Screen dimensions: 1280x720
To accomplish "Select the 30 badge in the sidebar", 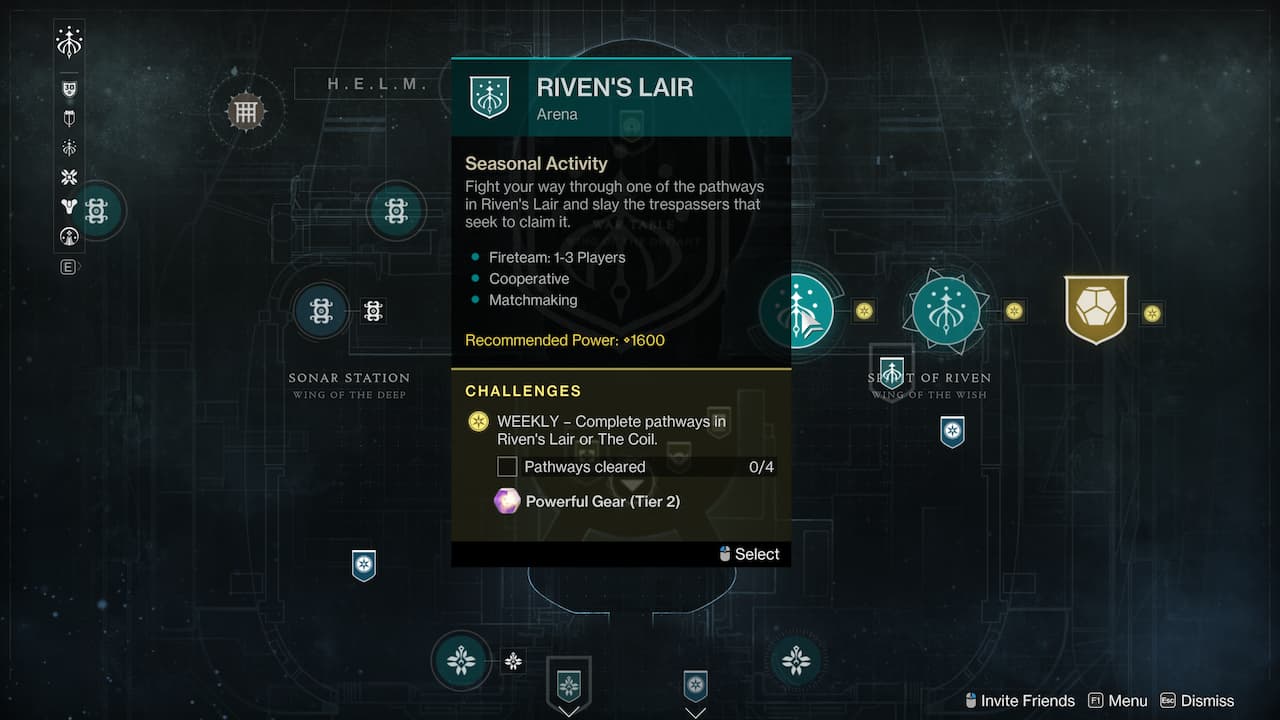I will click(69, 89).
